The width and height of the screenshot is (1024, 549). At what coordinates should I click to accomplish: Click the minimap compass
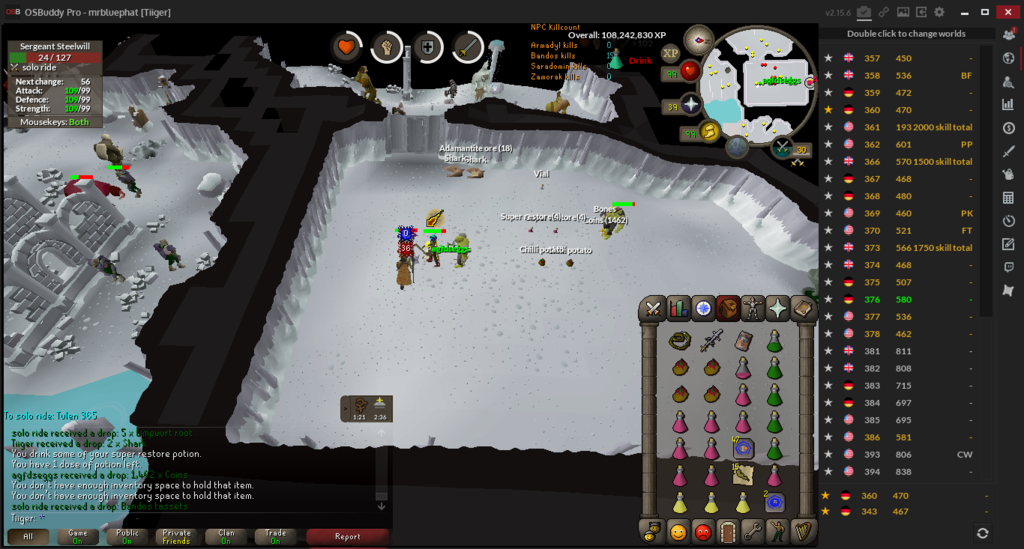698,40
